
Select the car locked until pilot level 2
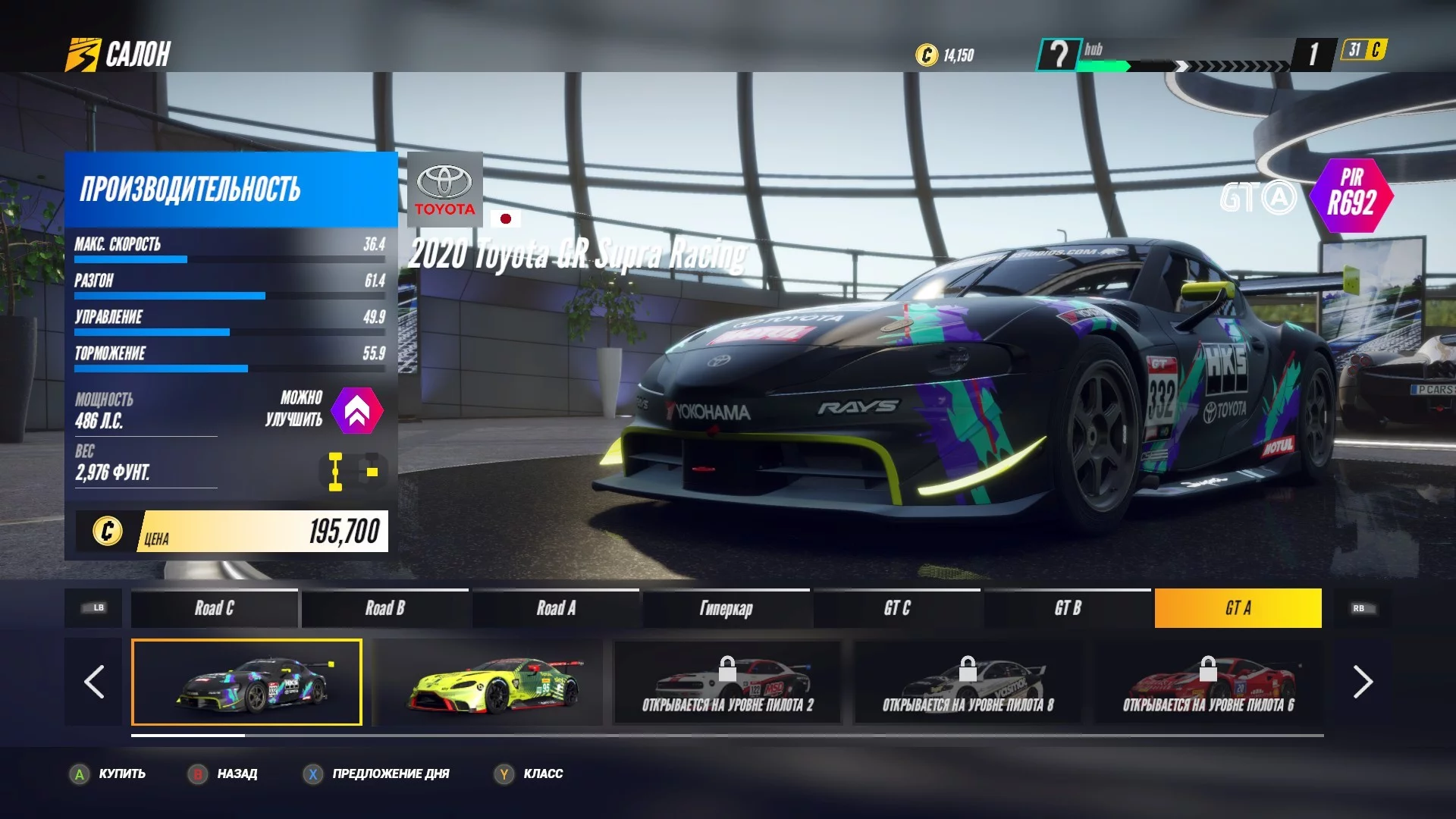(727, 682)
